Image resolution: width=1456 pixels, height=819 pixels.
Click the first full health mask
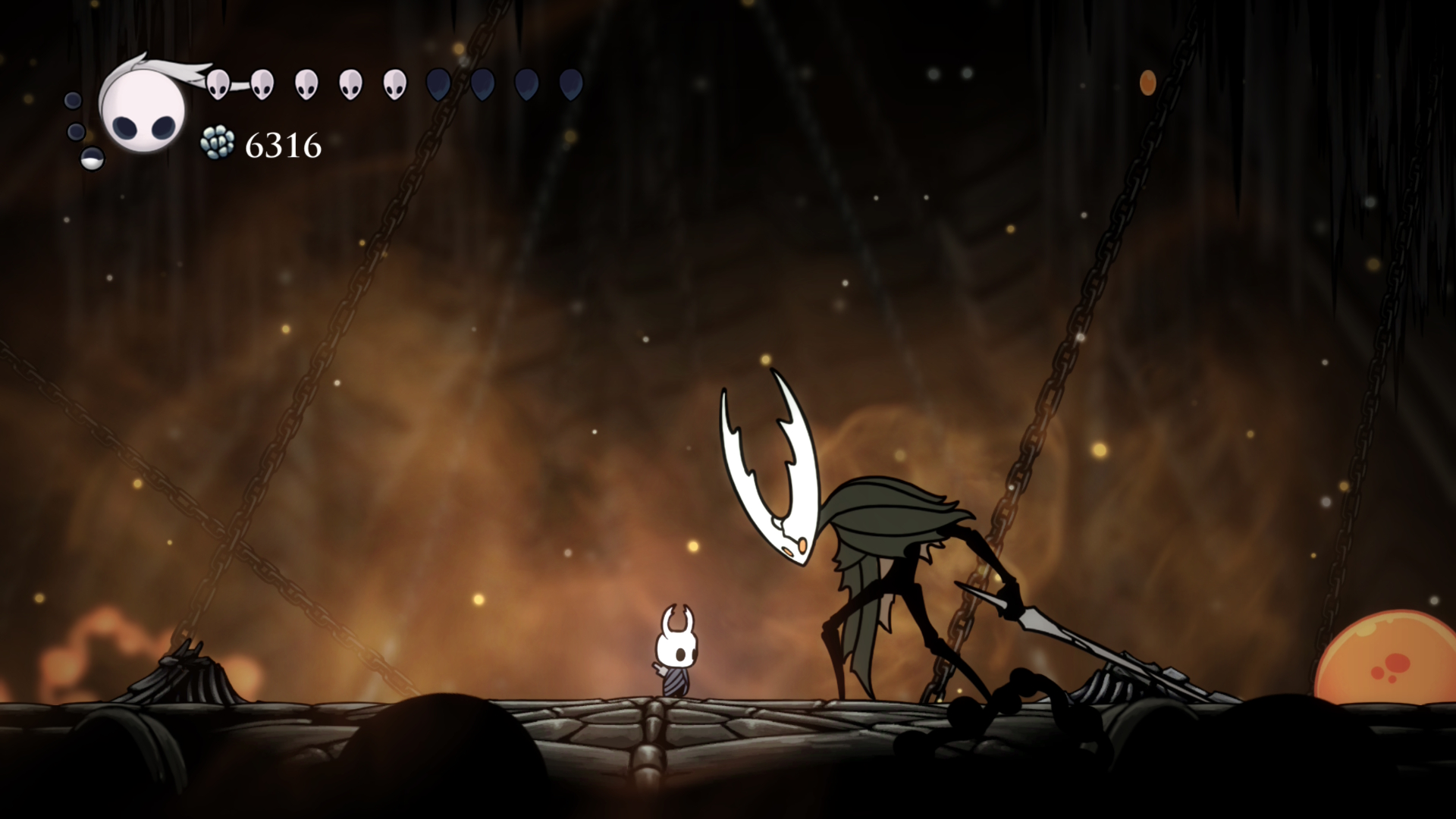(218, 83)
